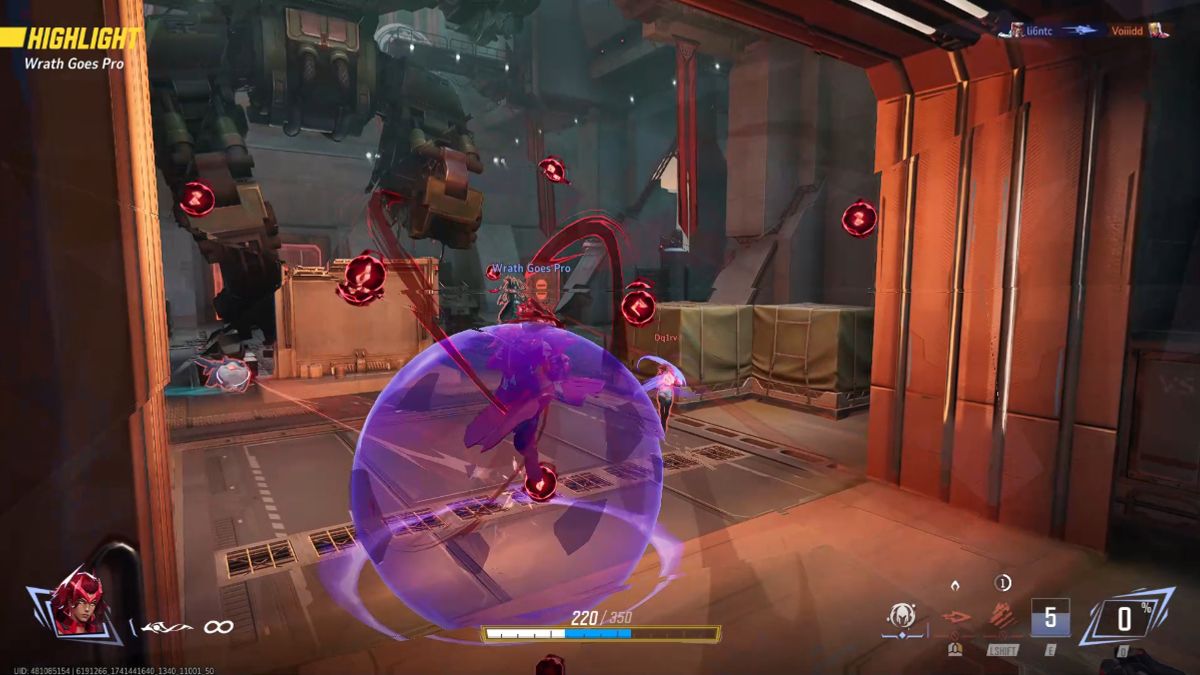Viewport: 1200px width, 675px height.
Task: Click the Scarlet Witch hero portrait
Action: point(76,603)
